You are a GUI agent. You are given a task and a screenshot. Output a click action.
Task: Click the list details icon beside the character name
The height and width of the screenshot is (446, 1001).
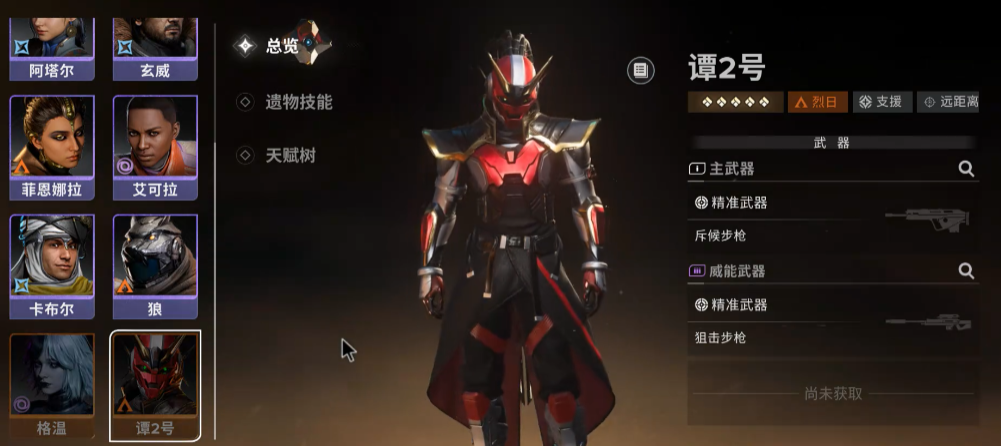640,70
